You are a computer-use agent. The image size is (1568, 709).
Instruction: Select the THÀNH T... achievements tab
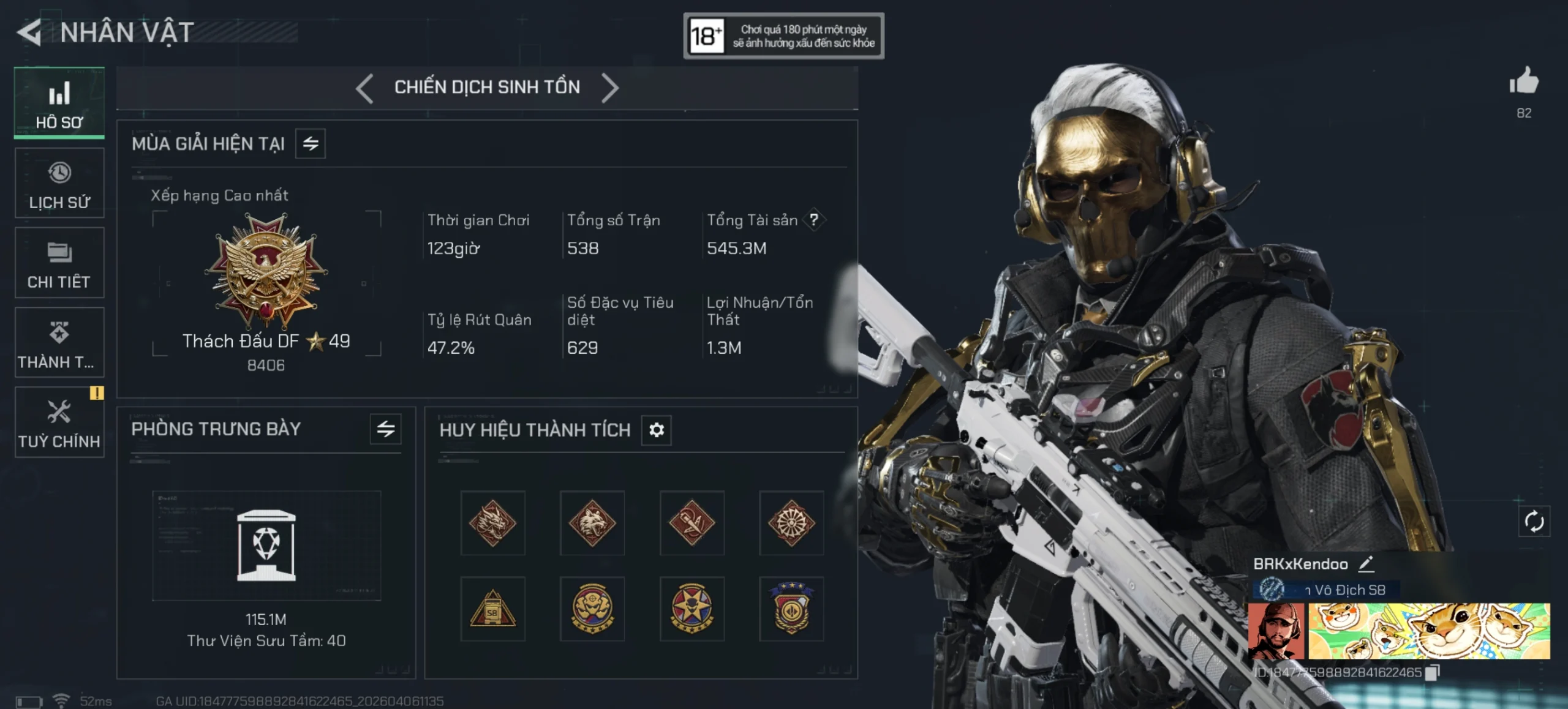(59, 343)
